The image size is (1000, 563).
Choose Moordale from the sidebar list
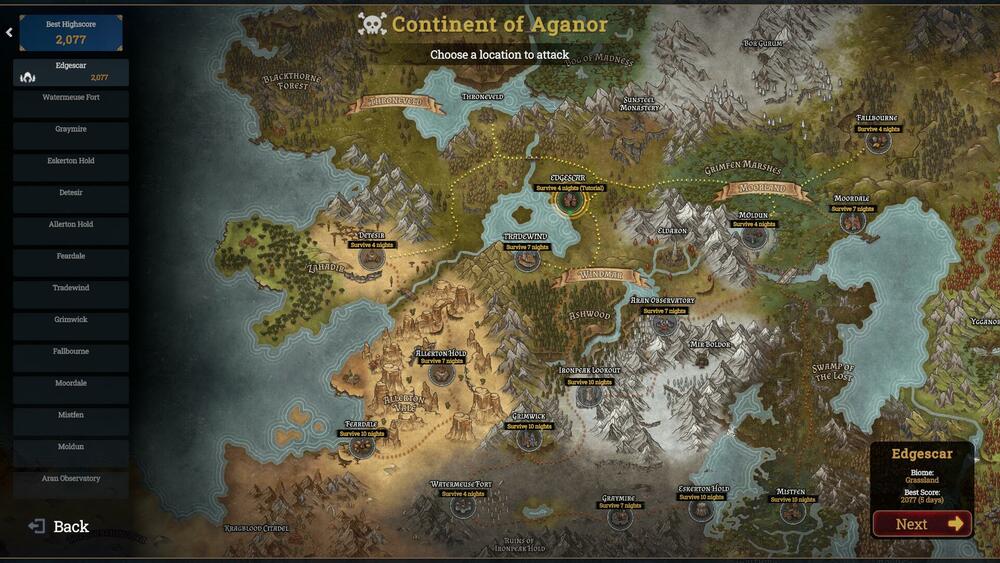tap(71, 383)
